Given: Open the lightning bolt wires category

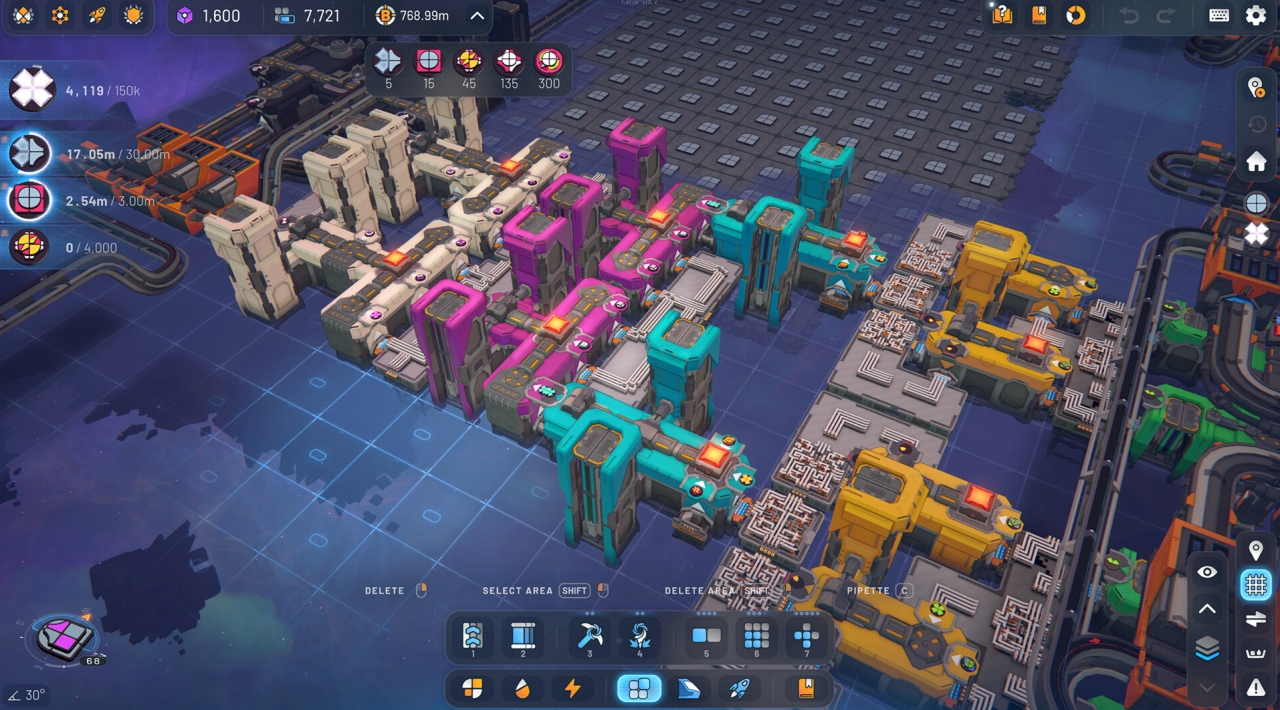Looking at the screenshot, I should [572, 688].
